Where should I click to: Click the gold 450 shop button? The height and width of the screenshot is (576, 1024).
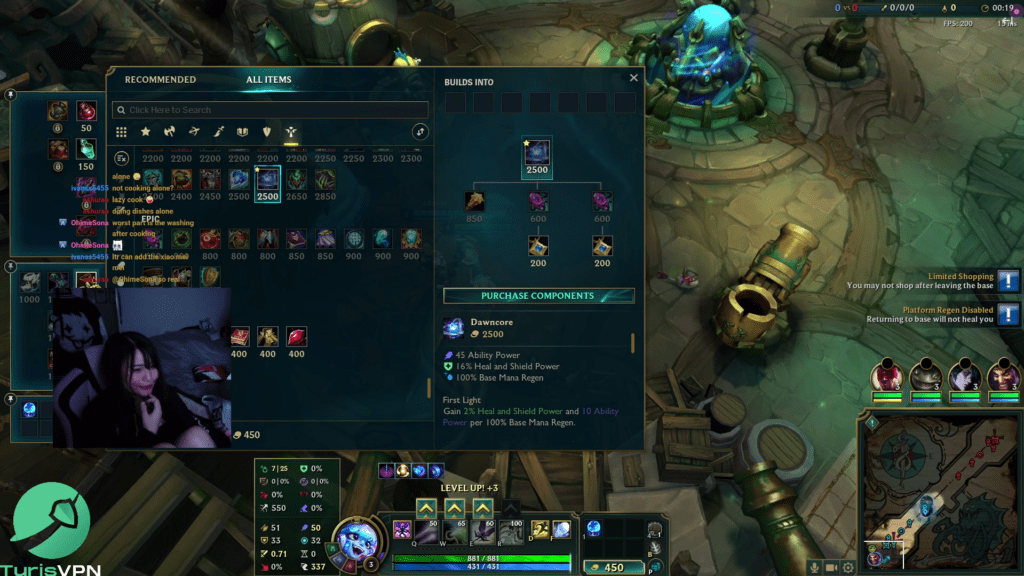(x=609, y=567)
